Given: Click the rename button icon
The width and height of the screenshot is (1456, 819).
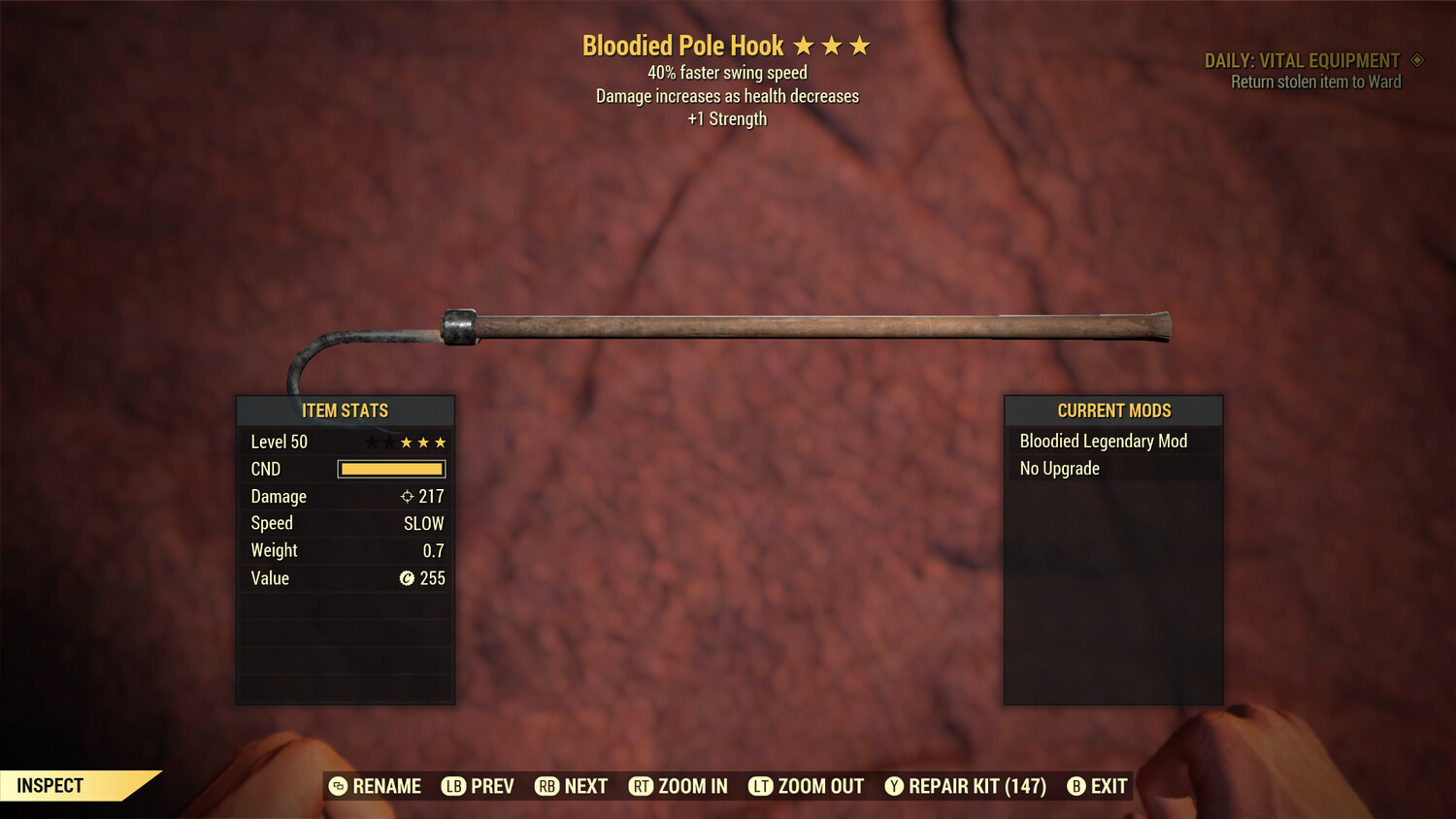Looking at the screenshot, I should 338,786.
